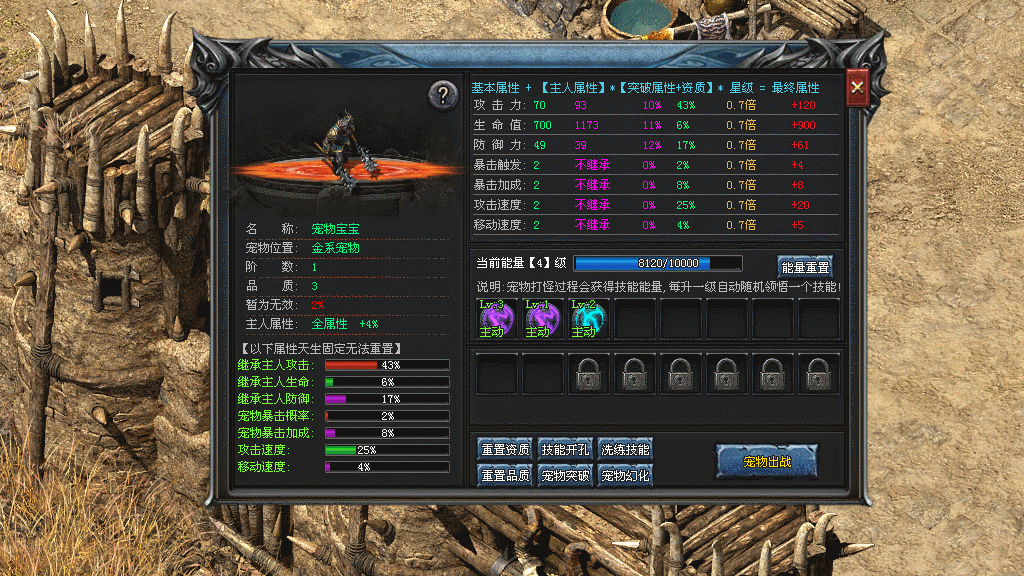Open the question mark help button
Viewport: 1024px width, 576px height.
pyautogui.click(x=443, y=95)
